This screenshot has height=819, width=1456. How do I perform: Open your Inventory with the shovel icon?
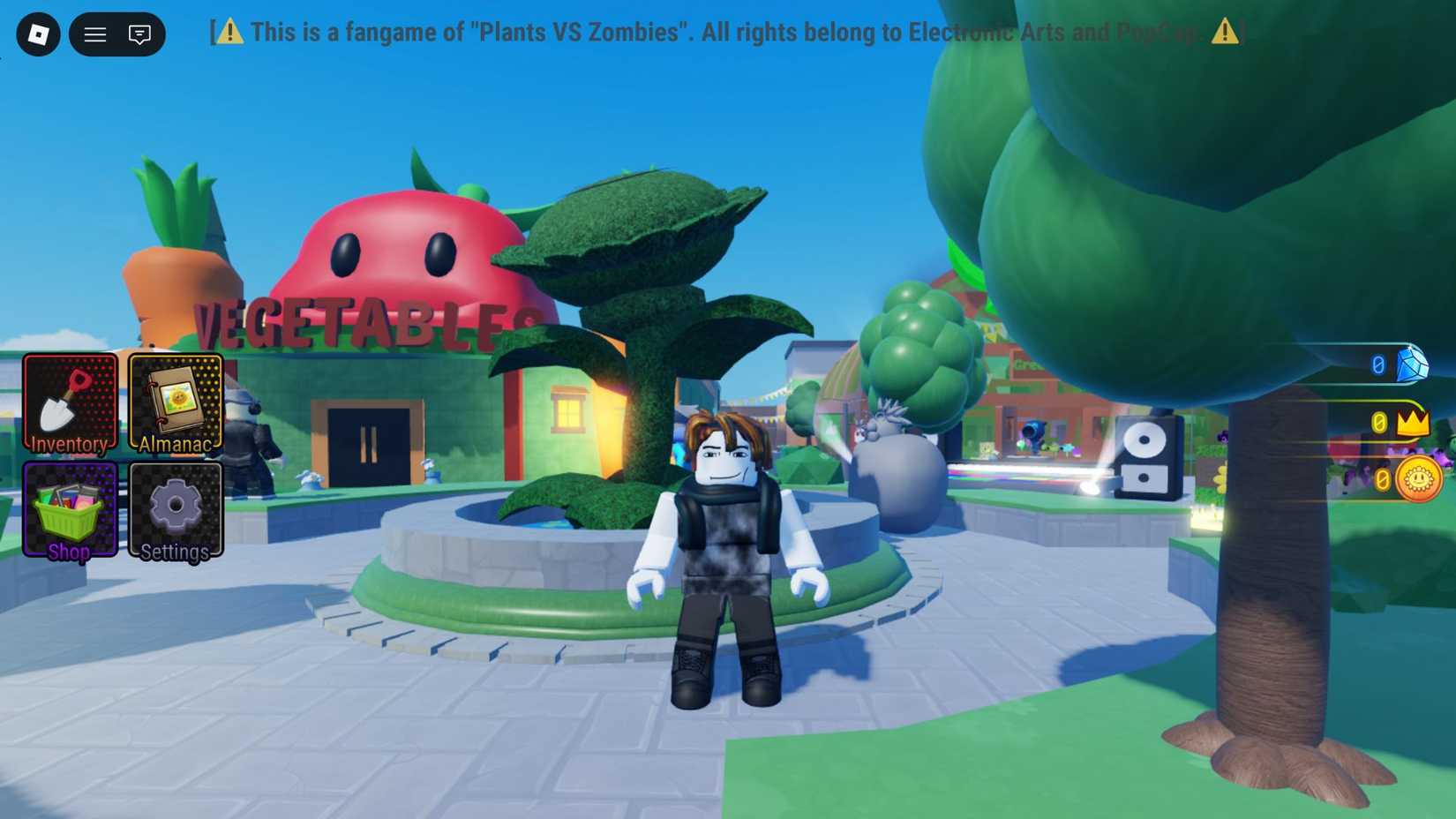70,402
